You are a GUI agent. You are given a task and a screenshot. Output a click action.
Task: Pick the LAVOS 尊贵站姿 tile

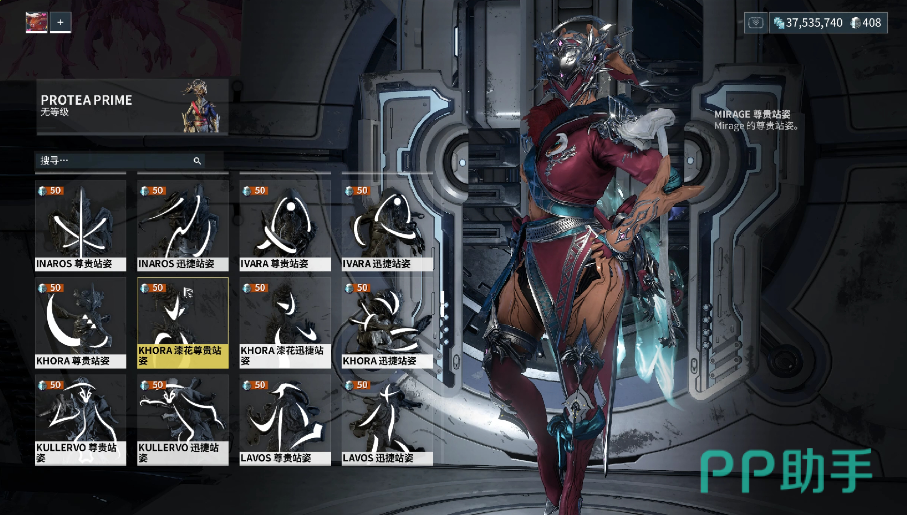click(x=285, y=419)
